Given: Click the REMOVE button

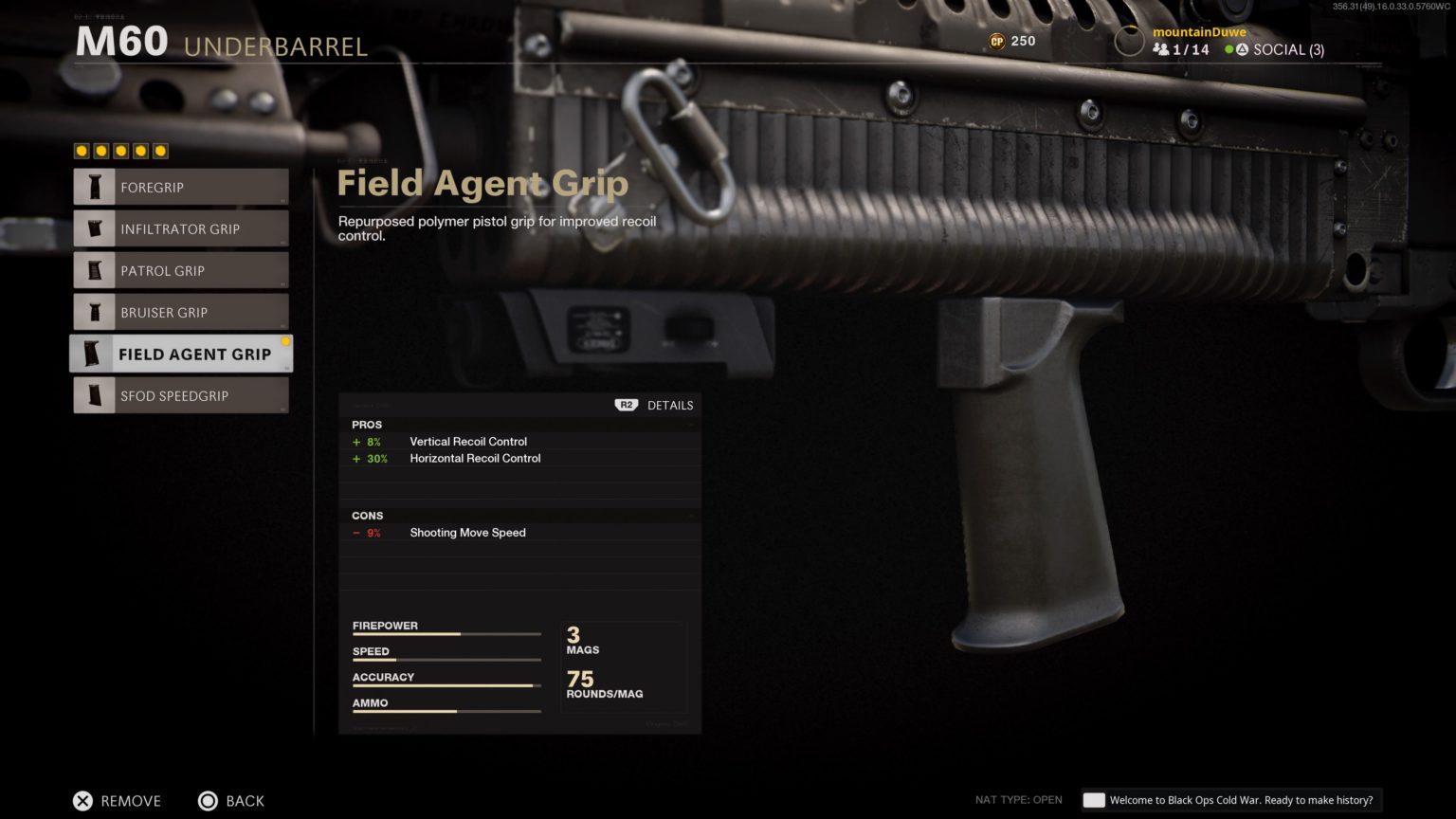Looking at the screenshot, I should coord(117,801).
